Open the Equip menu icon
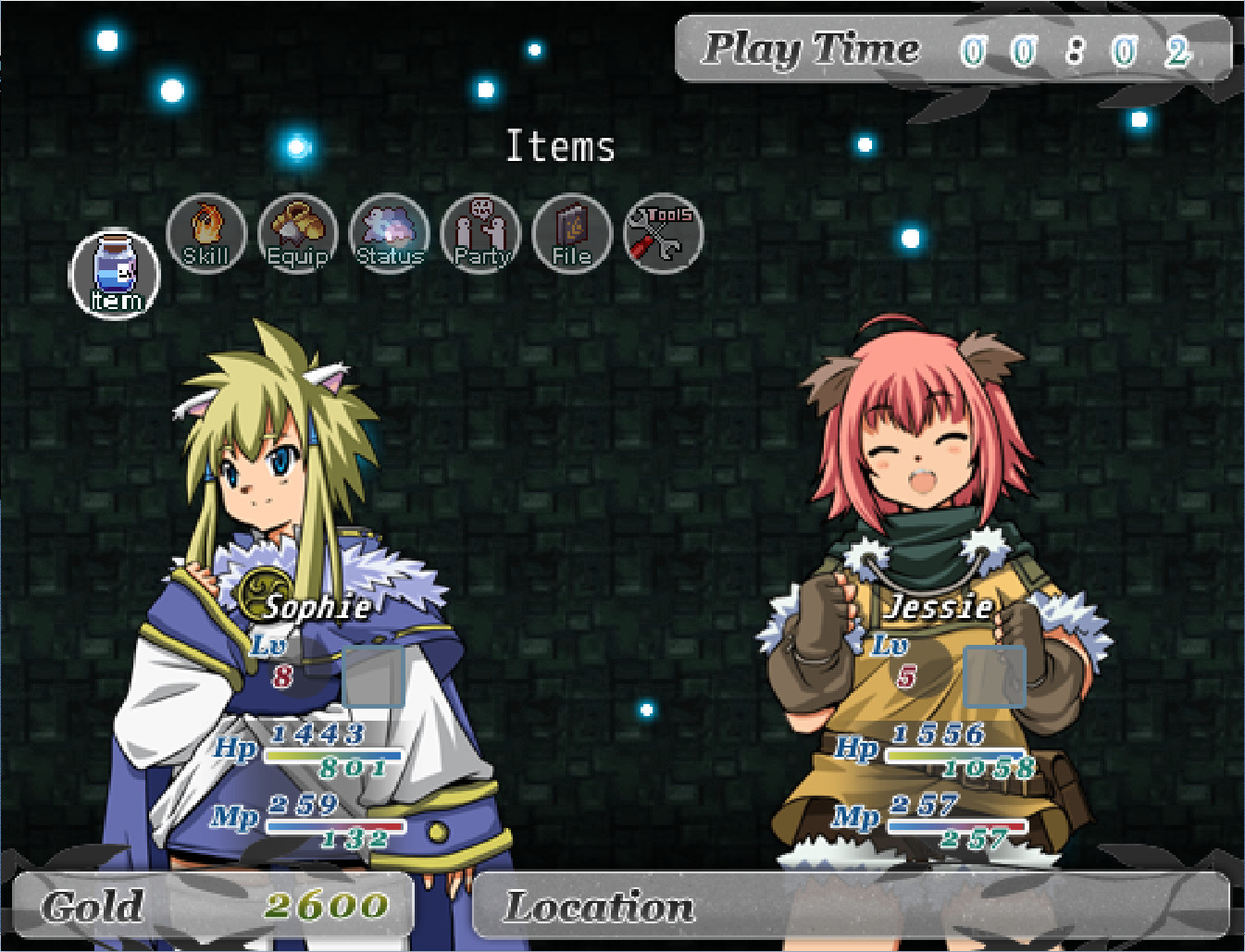The width and height of the screenshot is (1245, 952). [297, 234]
